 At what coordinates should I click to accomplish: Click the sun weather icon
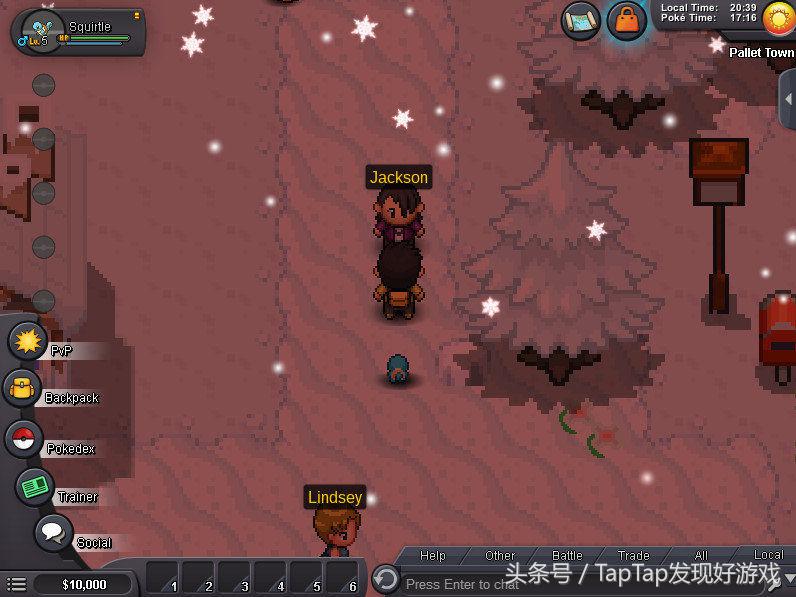(778, 16)
